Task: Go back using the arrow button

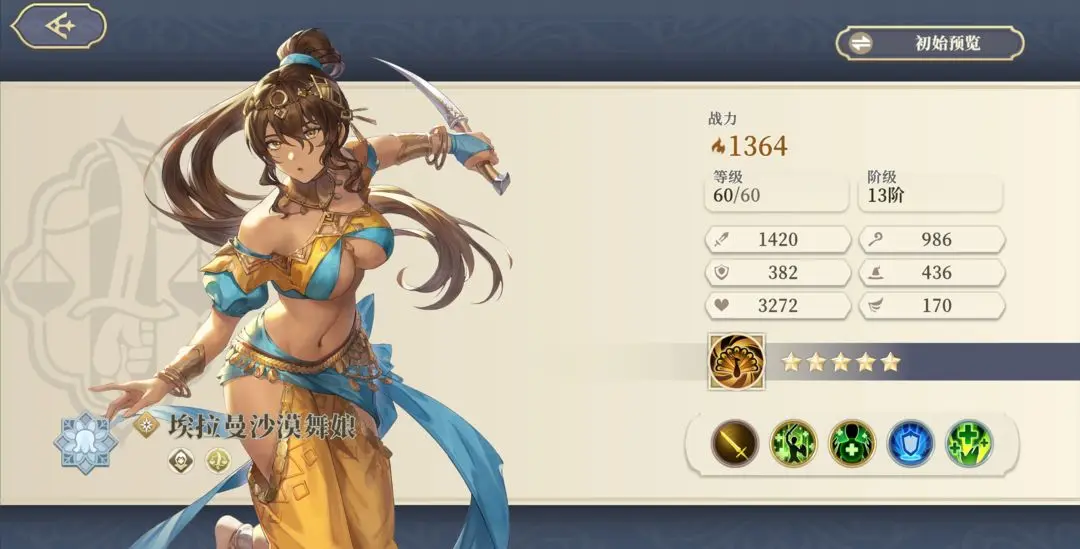Action: pyautogui.click(x=59, y=26)
